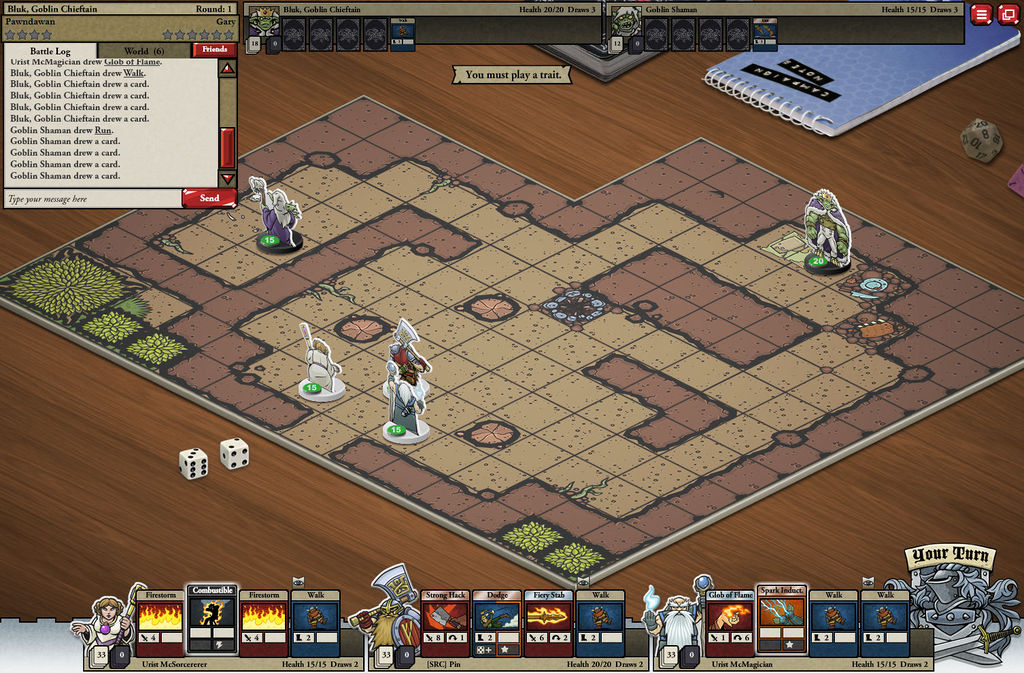
Task: Click the Your Turn knight emblem
Action: 947,600
